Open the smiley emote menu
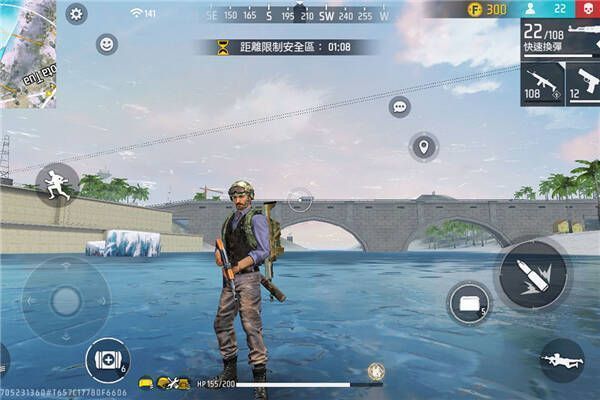 pyautogui.click(x=106, y=44)
